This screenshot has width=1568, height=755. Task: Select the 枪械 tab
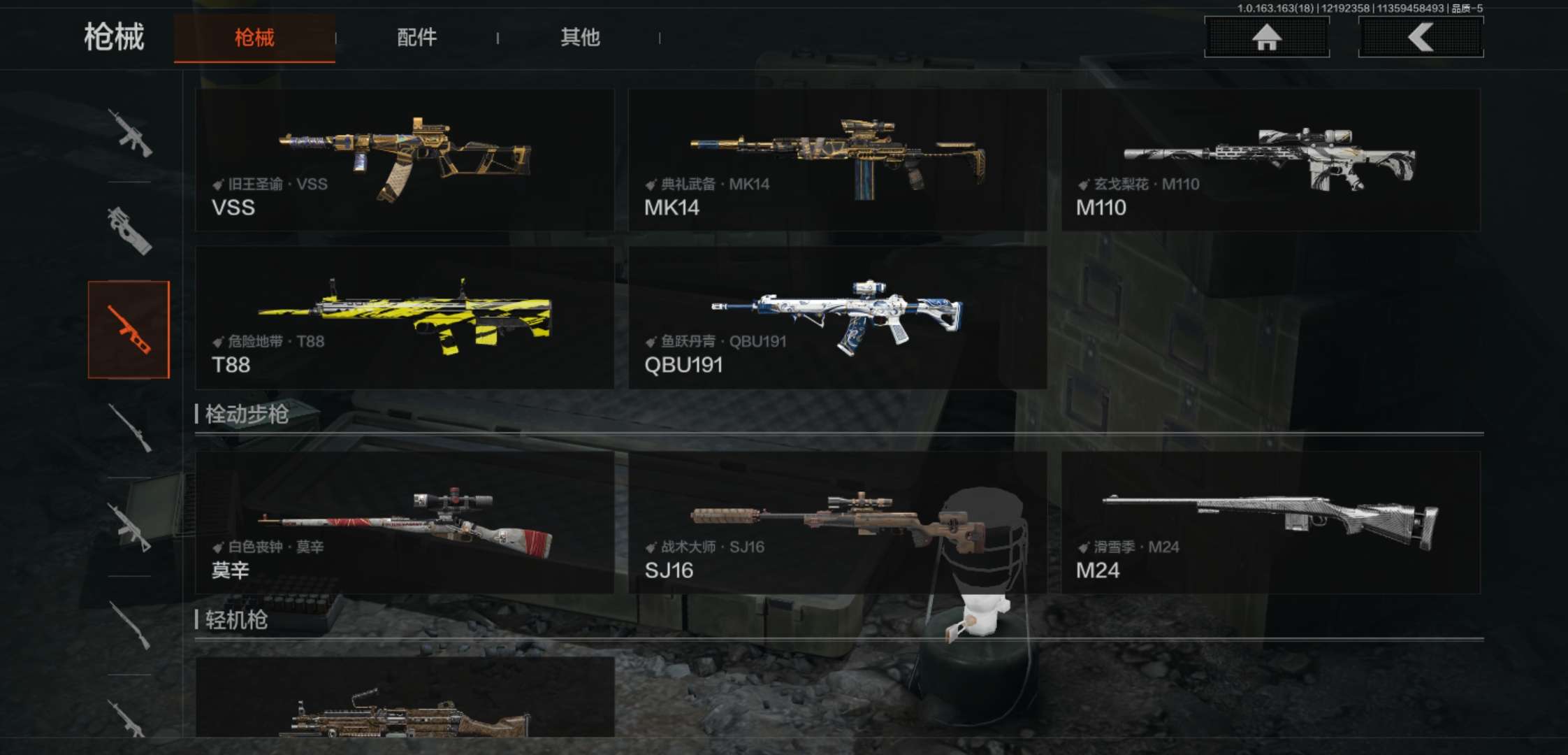click(x=254, y=38)
